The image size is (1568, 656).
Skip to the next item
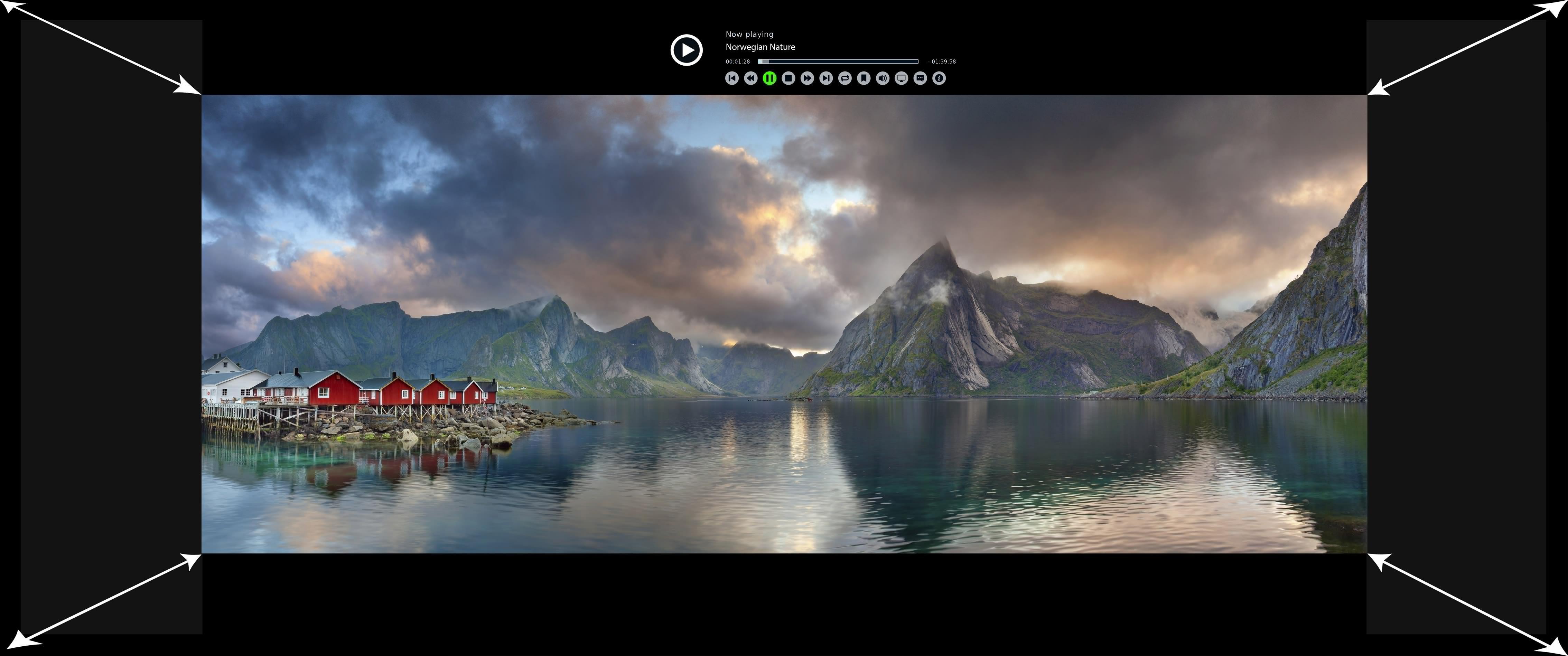pyautogui.click(x=826, y=78)
